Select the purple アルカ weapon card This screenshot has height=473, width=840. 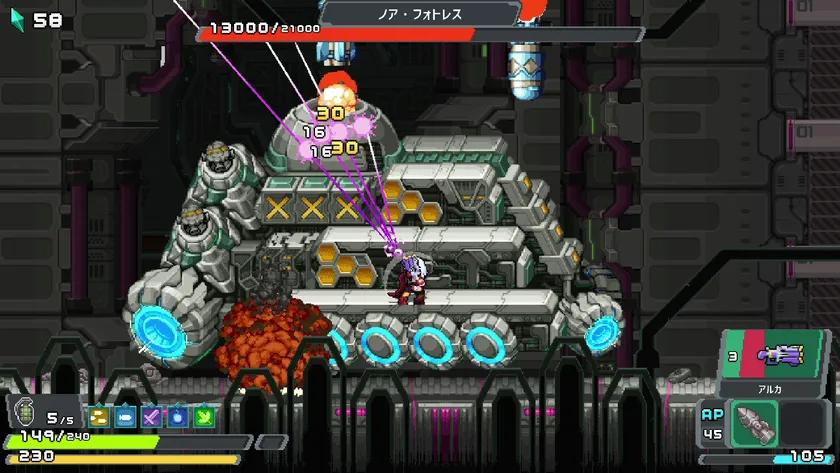773,355
